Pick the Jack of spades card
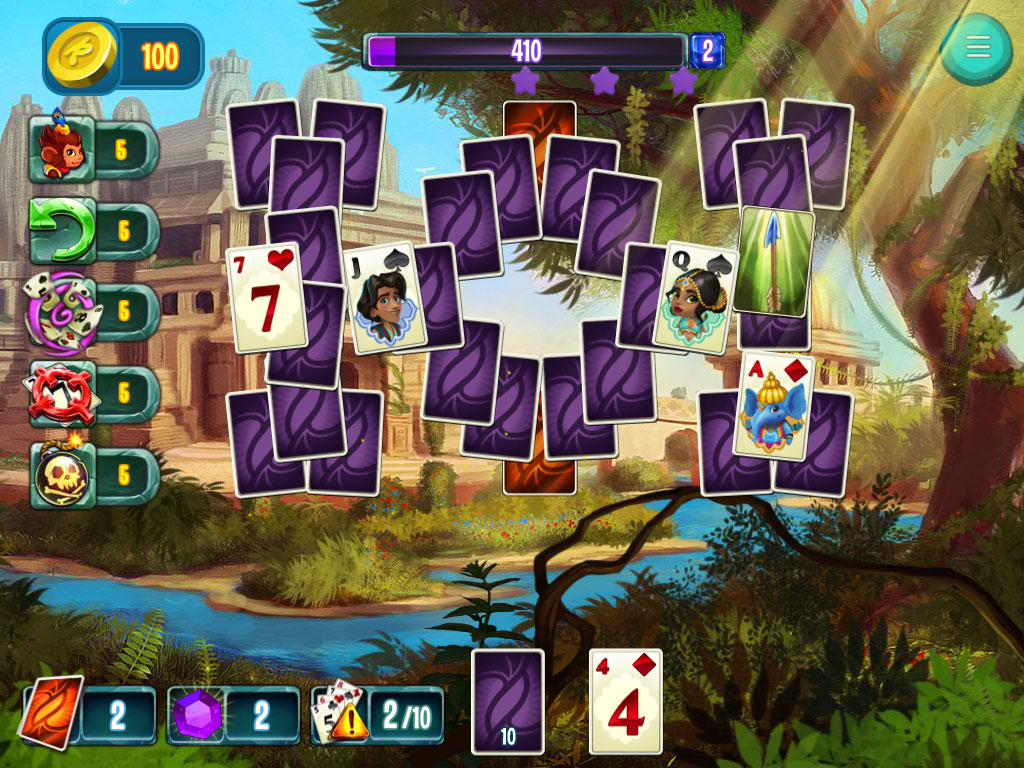 [384, 298]
